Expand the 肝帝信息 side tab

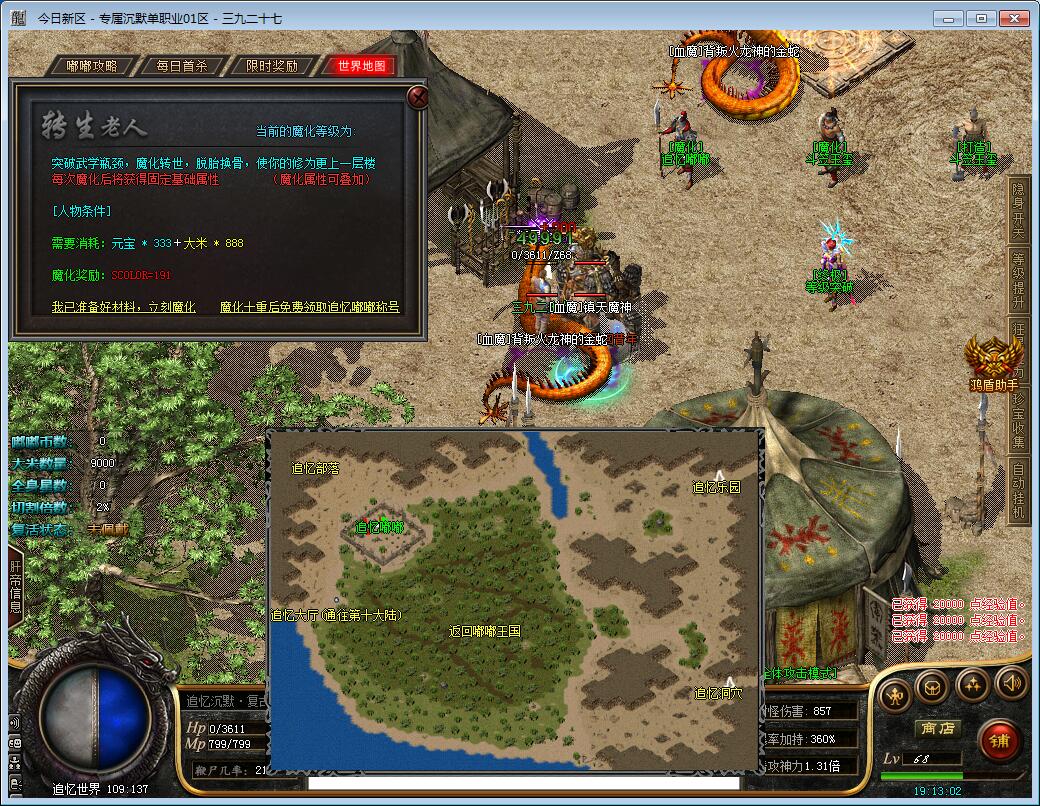[x=16, y=586]
